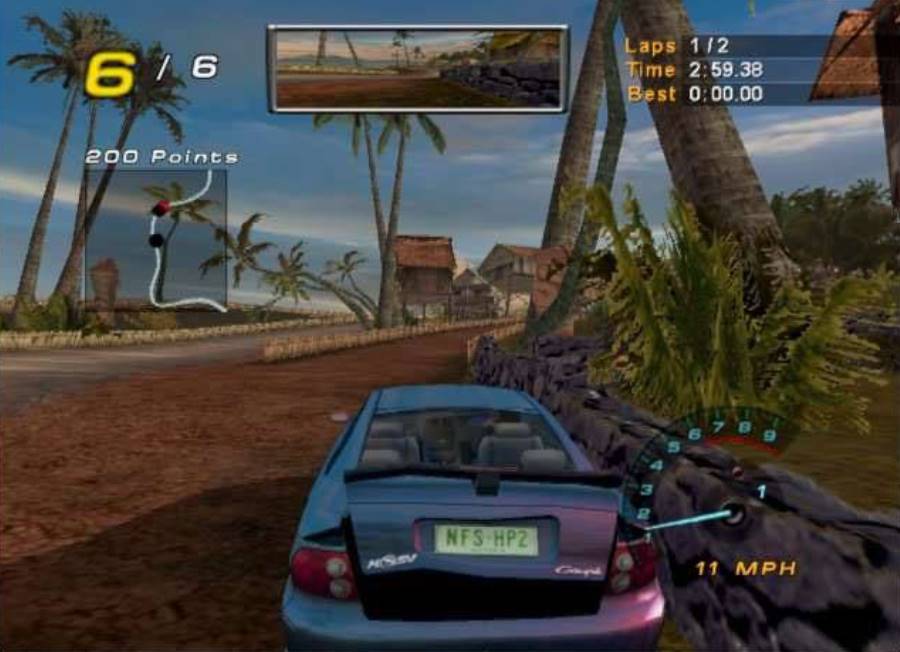This screenshot has height=652, width=900.
Task: Select the red car marker on the minimap
Action: tap(162, 207)
